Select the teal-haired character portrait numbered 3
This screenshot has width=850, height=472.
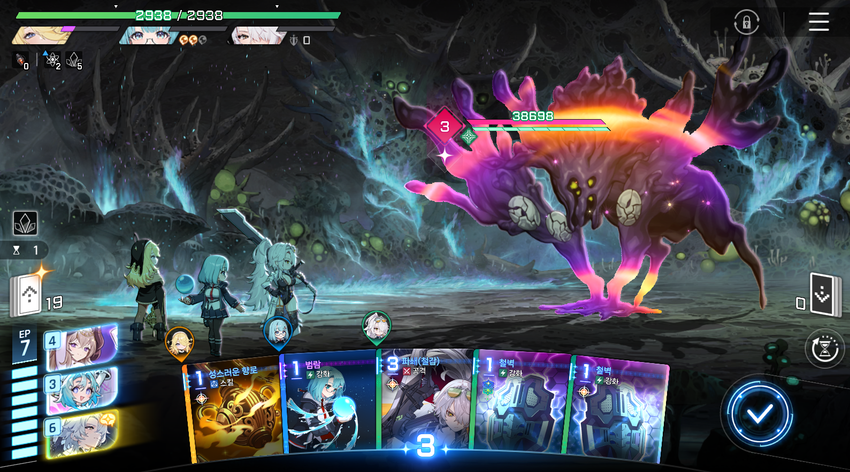point(80,389)
